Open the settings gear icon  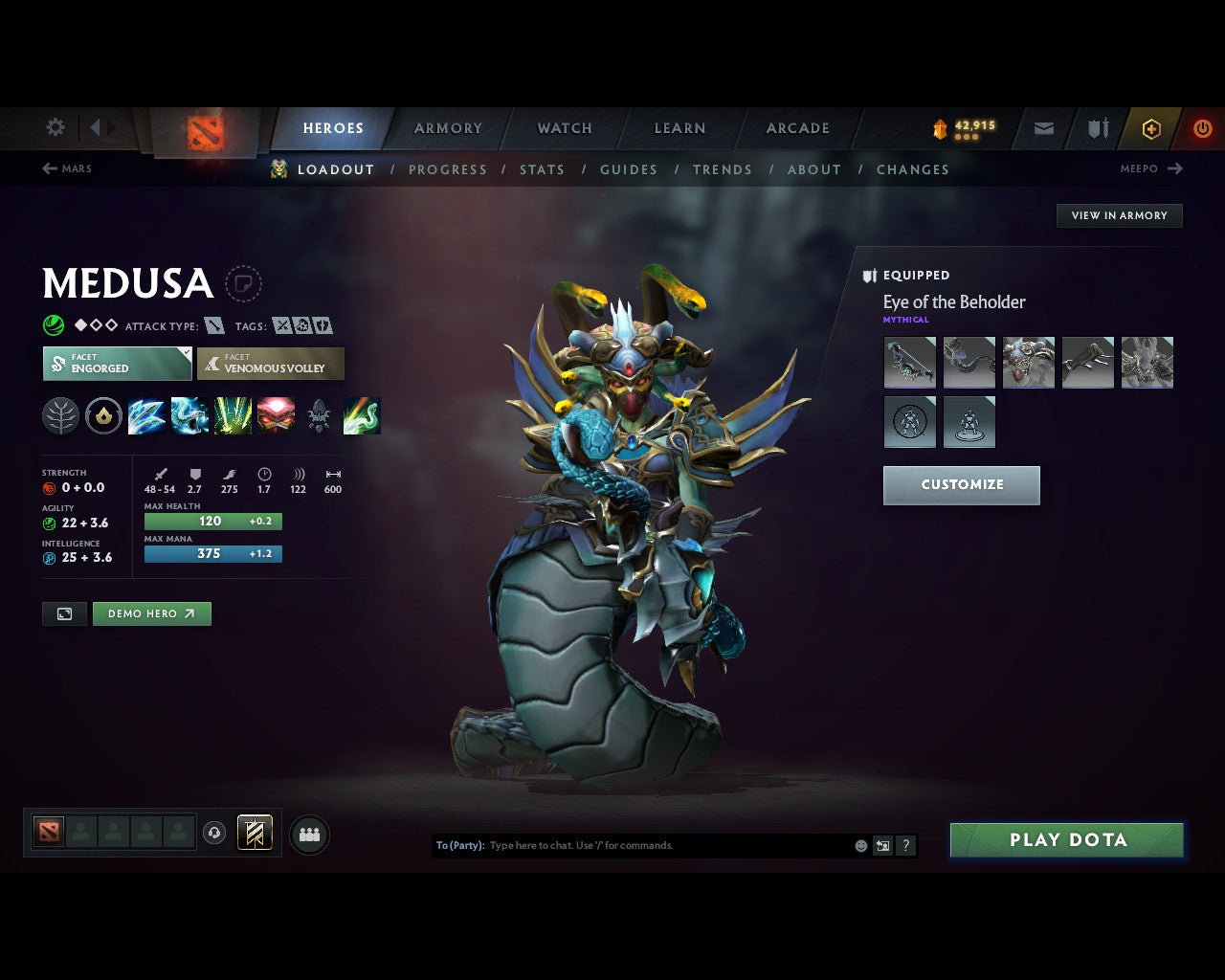click(x=55, y=126)
